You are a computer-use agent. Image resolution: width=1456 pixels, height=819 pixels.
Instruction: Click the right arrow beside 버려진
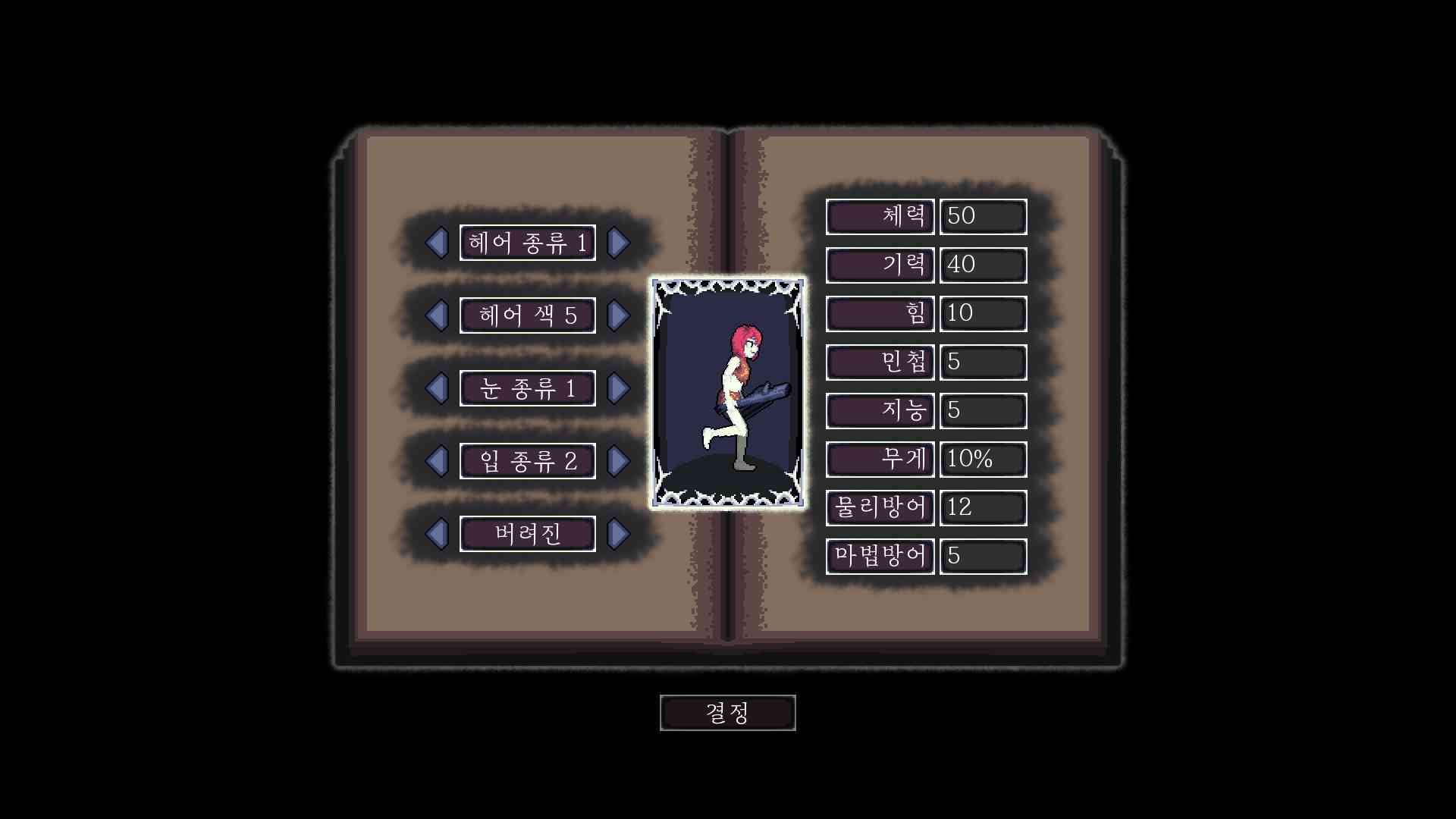[x=620, y=533]
